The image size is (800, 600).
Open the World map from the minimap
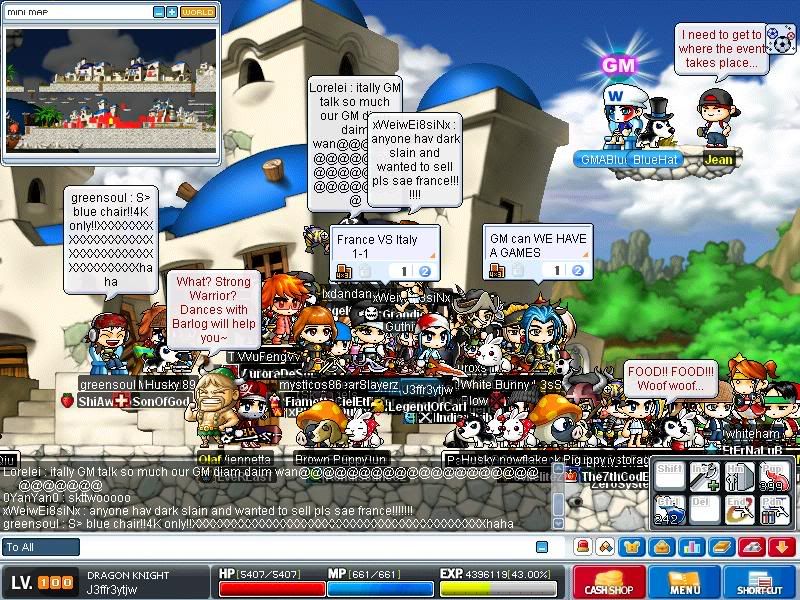[198, 12]
